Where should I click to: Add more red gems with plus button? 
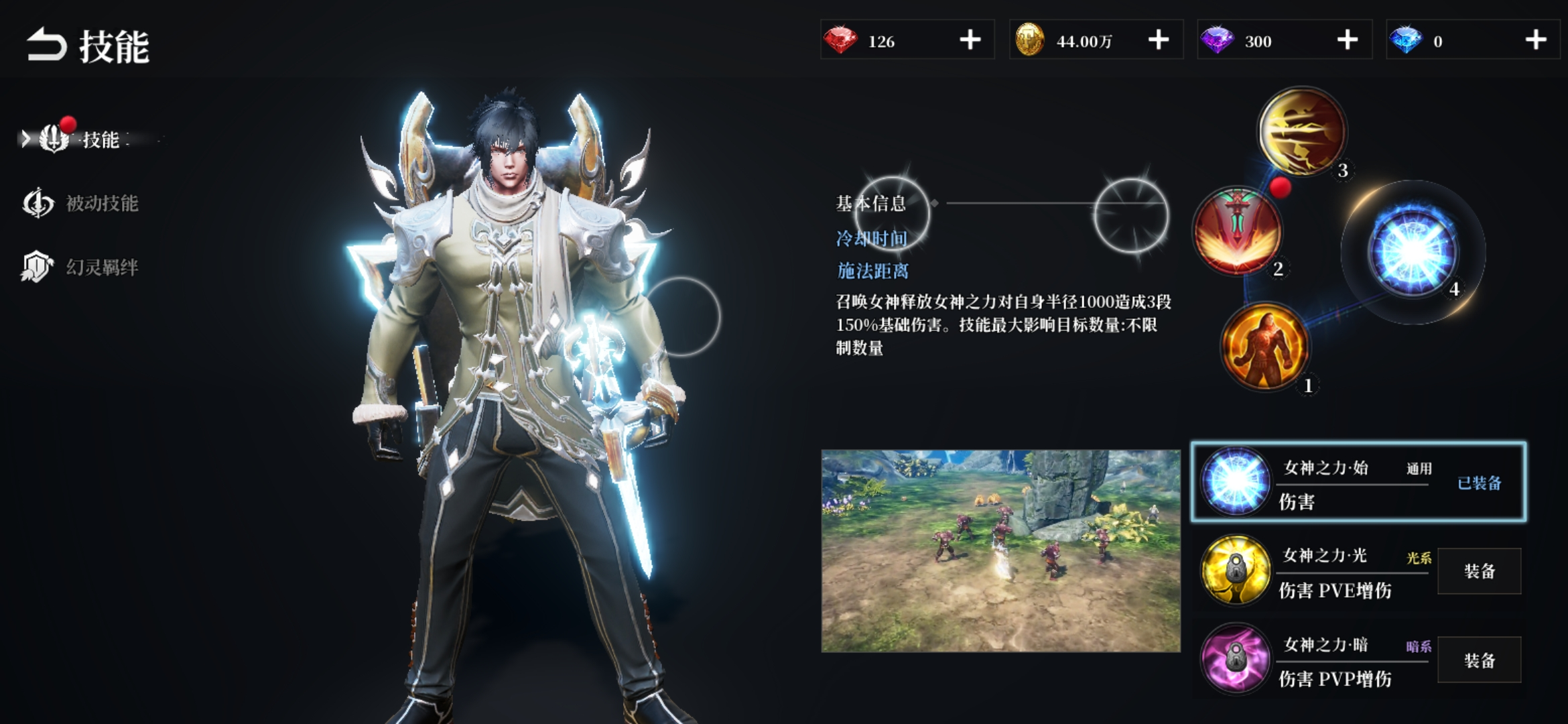970,40
